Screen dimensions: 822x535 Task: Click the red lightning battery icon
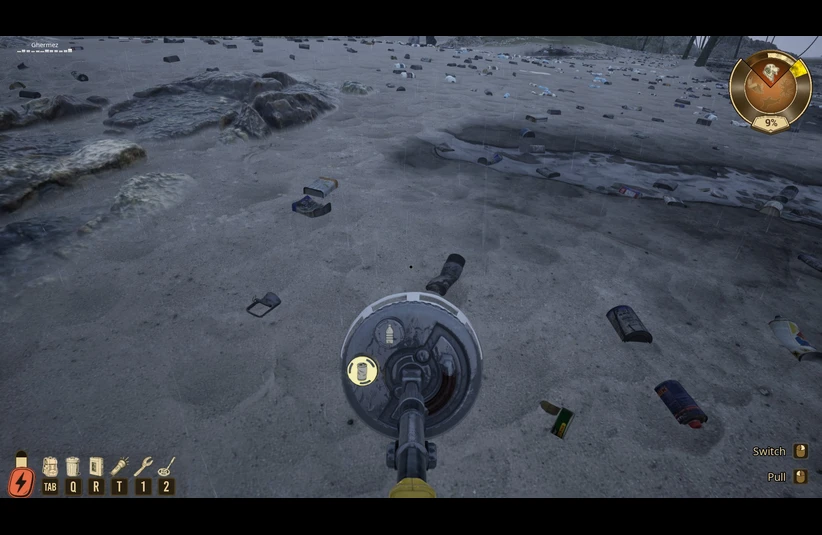coord(21,481)
